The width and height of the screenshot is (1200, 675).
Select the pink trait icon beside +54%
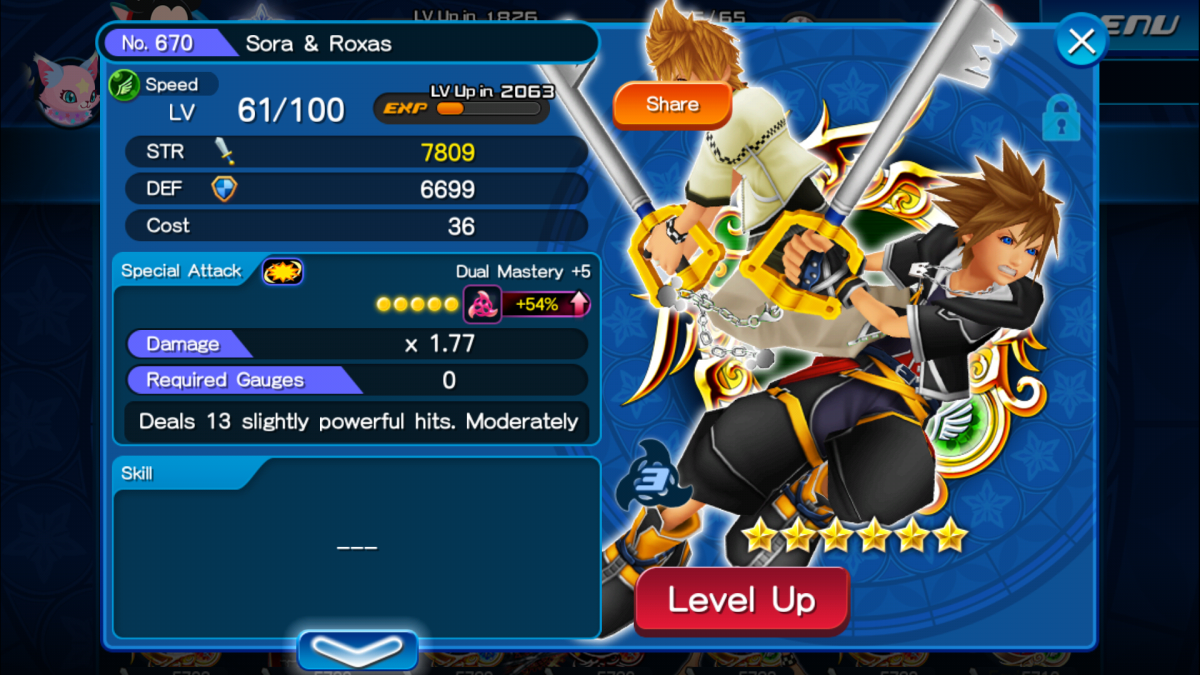[482, 304]
